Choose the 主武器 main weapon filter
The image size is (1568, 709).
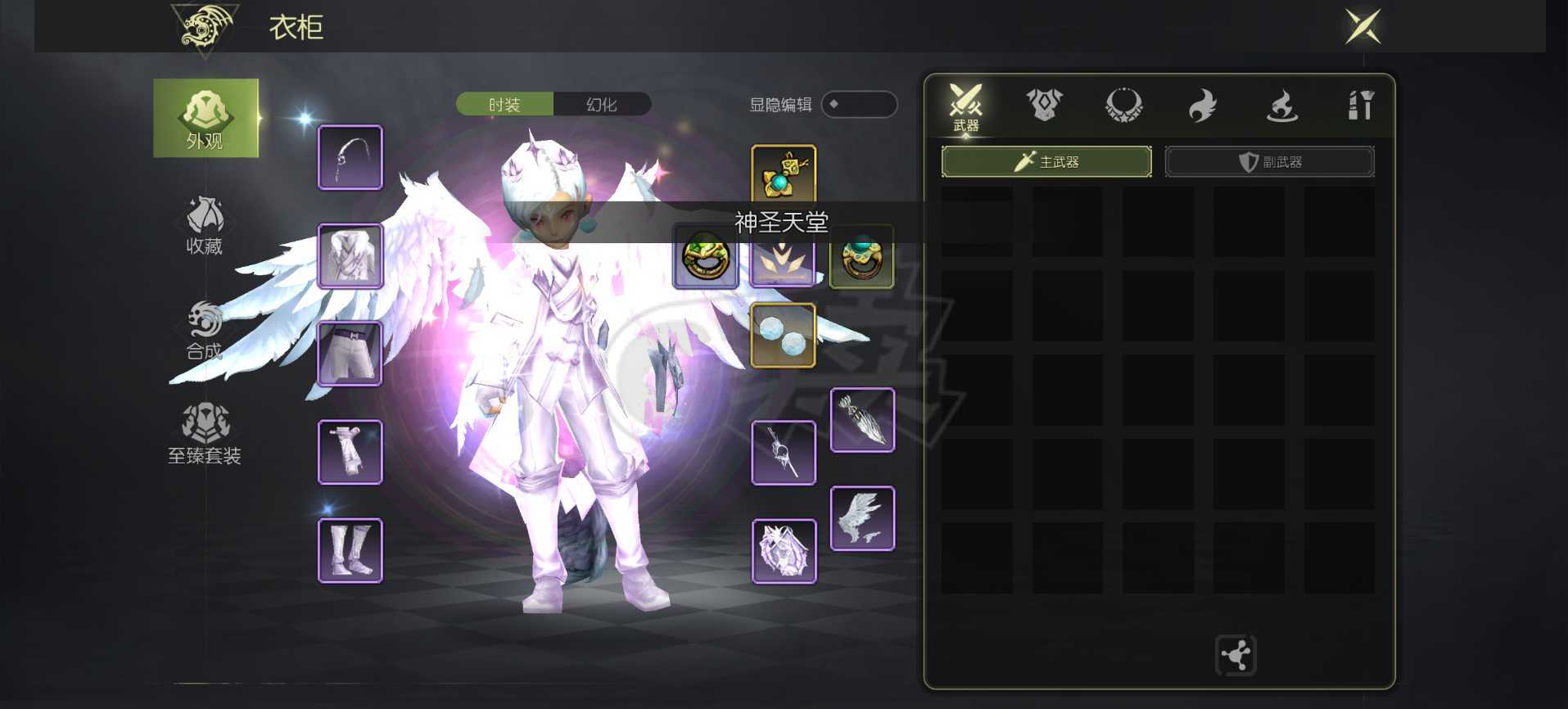pyautogui.click(x=1046, y=162)
